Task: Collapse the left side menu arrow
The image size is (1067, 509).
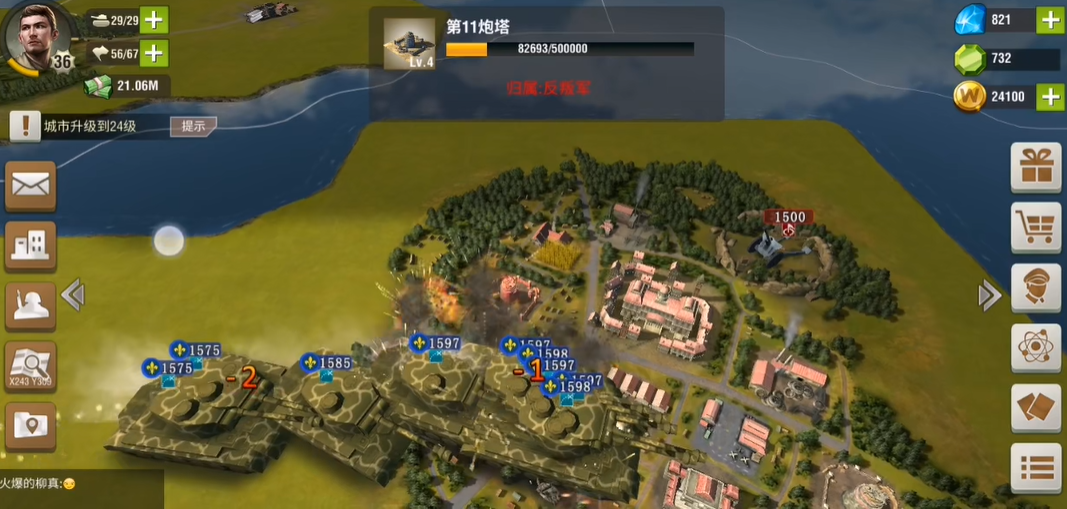Action: pos(72,295)
